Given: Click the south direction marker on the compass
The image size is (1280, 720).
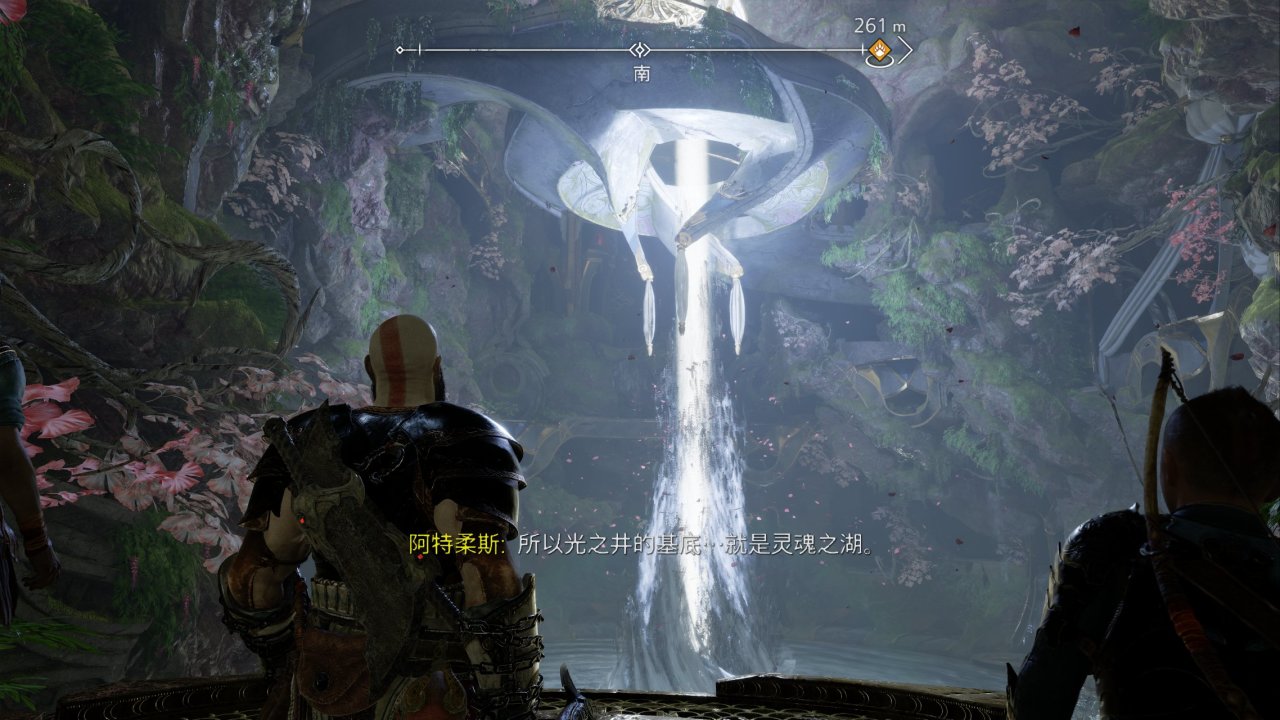Looking at the screenshot, I should pos(641,50).
